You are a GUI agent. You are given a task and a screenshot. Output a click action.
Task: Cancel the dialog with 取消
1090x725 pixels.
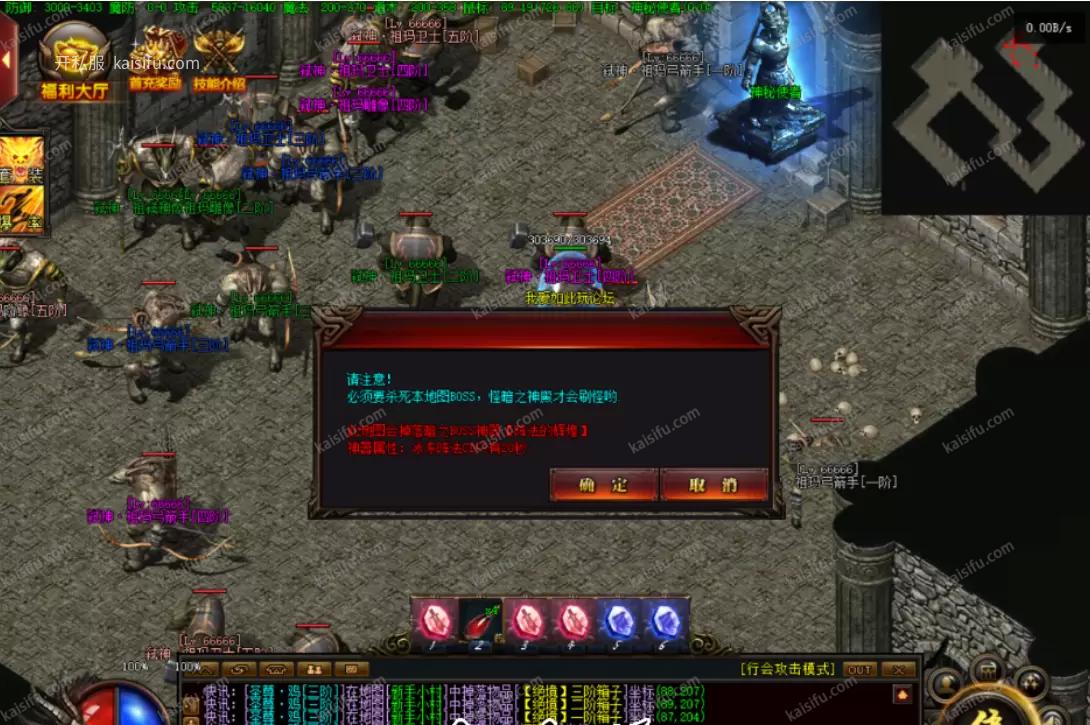(x=714, y=485)
